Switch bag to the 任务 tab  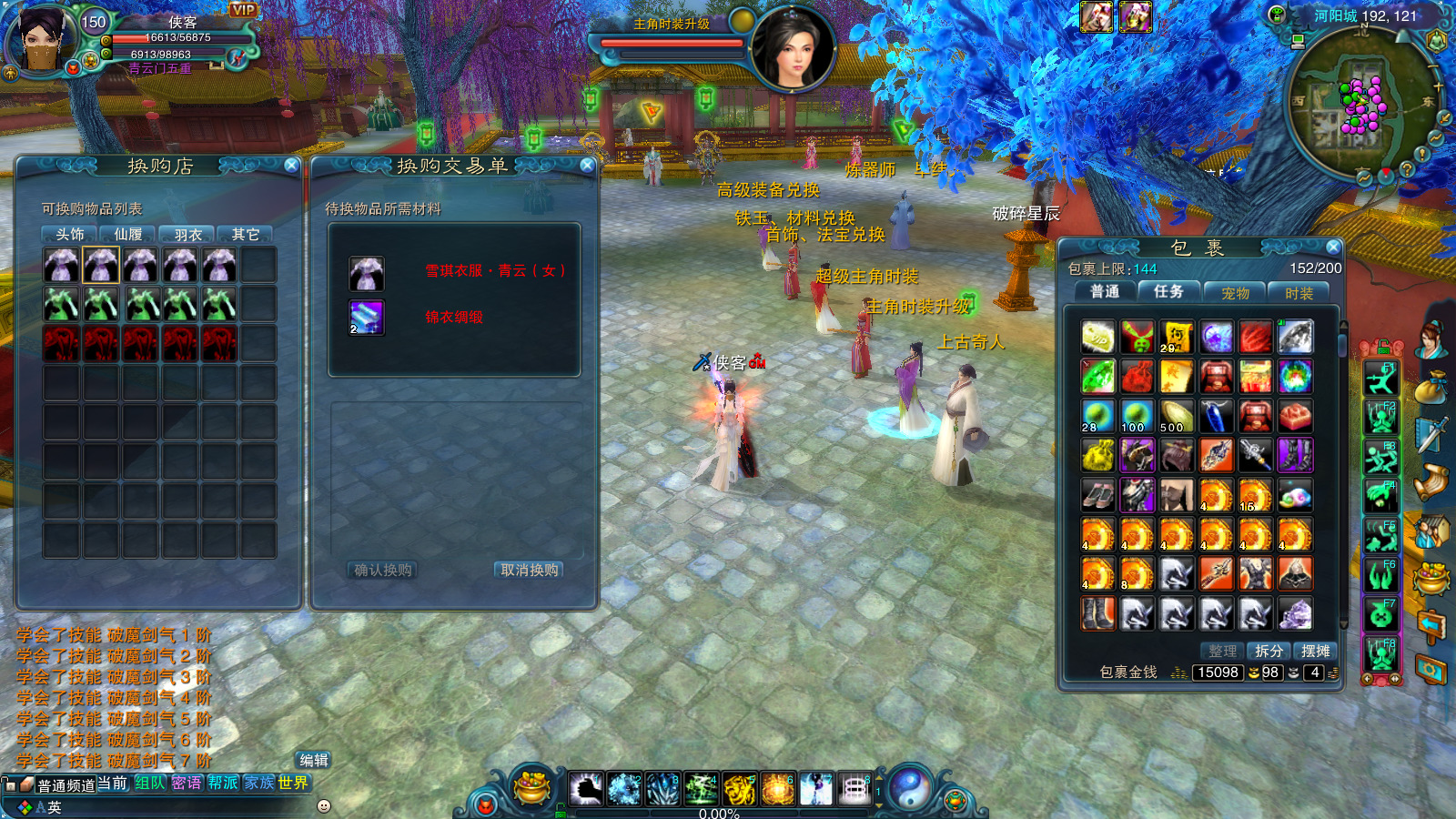click(x=1168, y=292)
